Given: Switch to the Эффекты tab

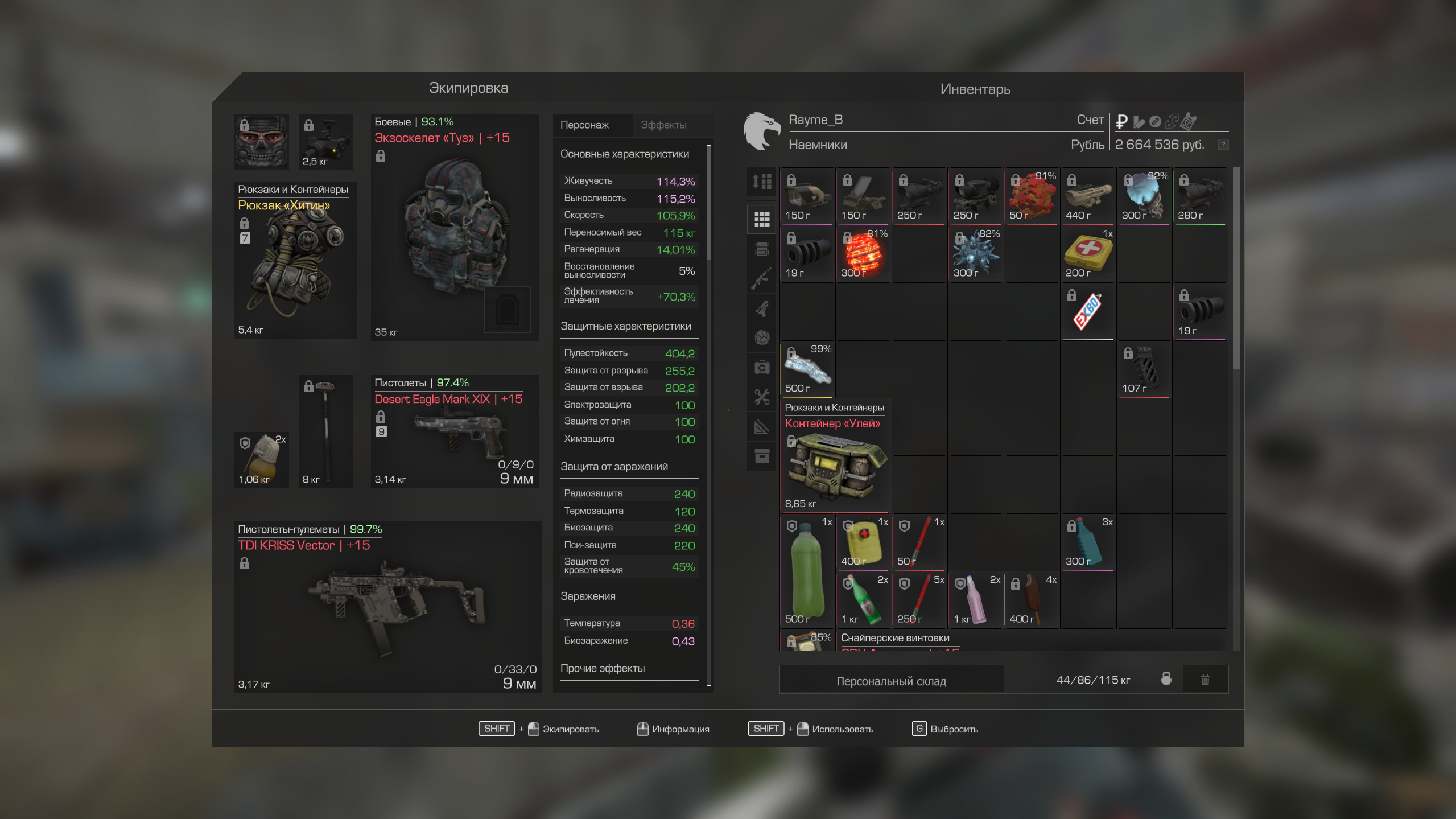Looking at the screenshot, I should (x=663, y=125).
